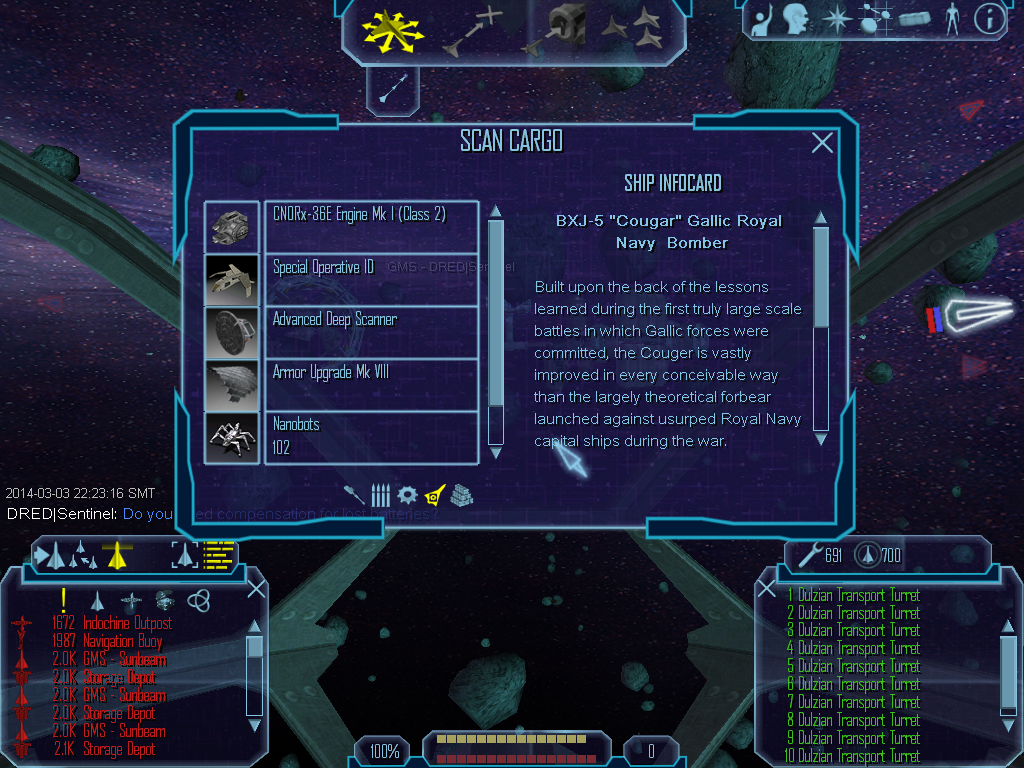Select the CNORx-36E Engine Mk I row
Viewport: 1024px width, 768px height.
(371, 227)
